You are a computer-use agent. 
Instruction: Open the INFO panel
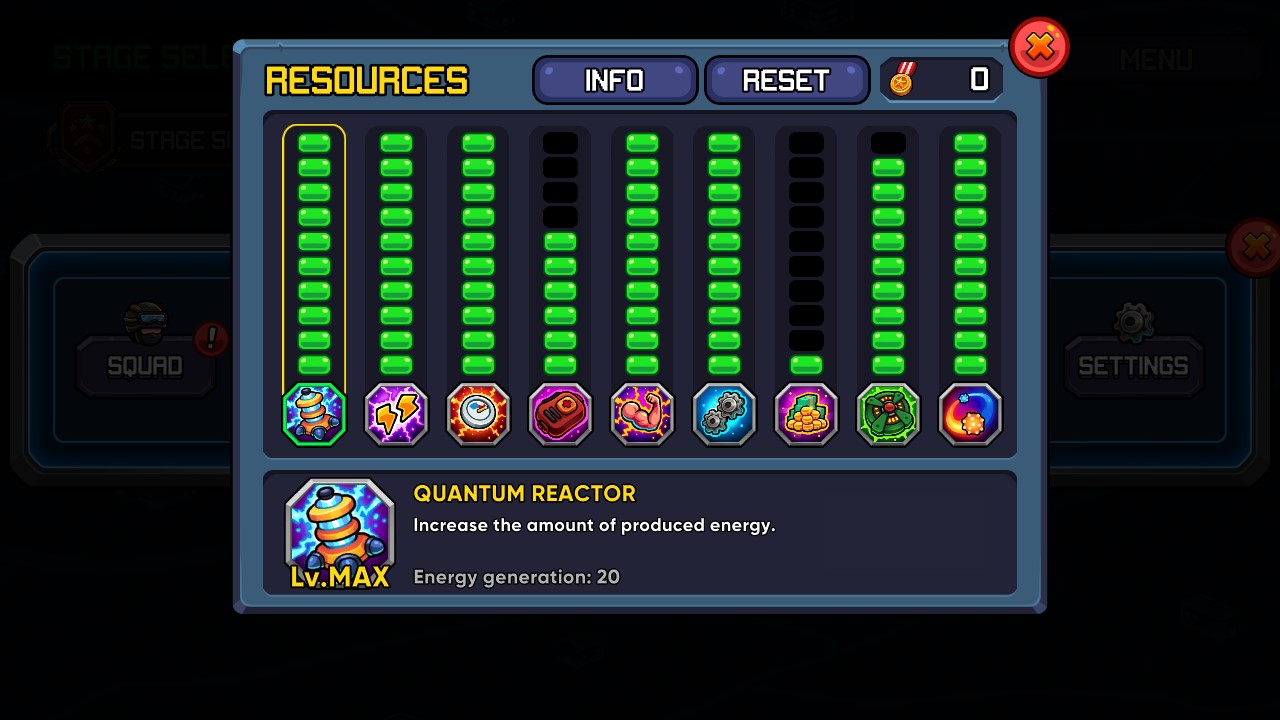pyautogui.click(x=614, y=79)
